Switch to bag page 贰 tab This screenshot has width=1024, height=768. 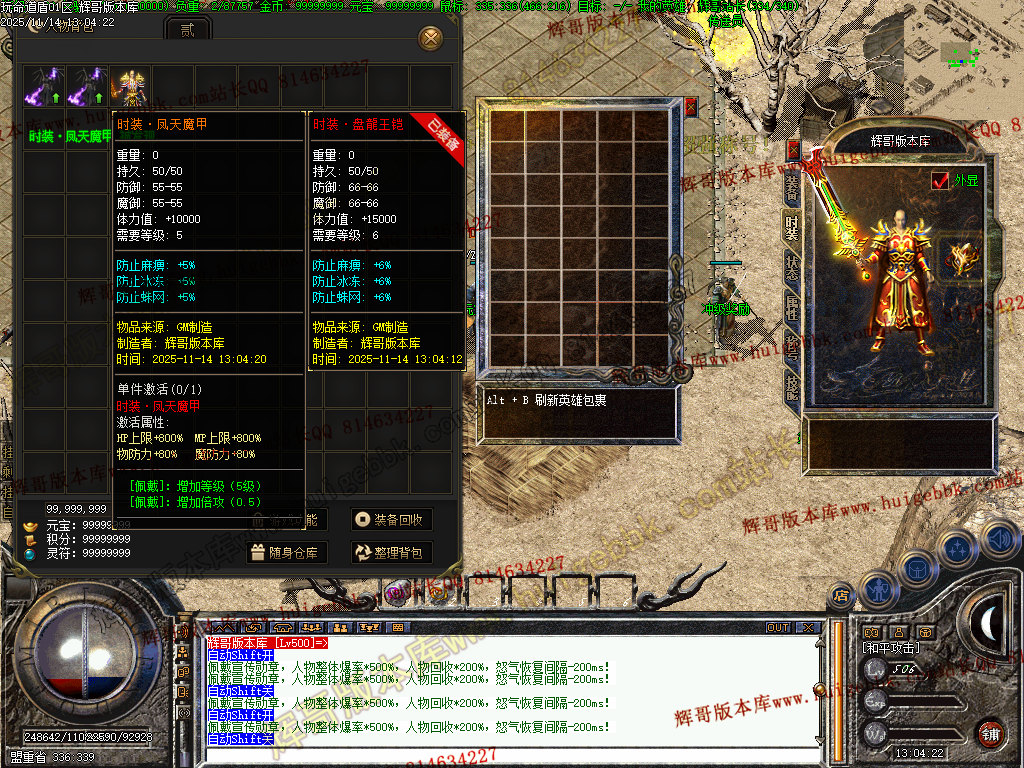[x=187, y=30]
